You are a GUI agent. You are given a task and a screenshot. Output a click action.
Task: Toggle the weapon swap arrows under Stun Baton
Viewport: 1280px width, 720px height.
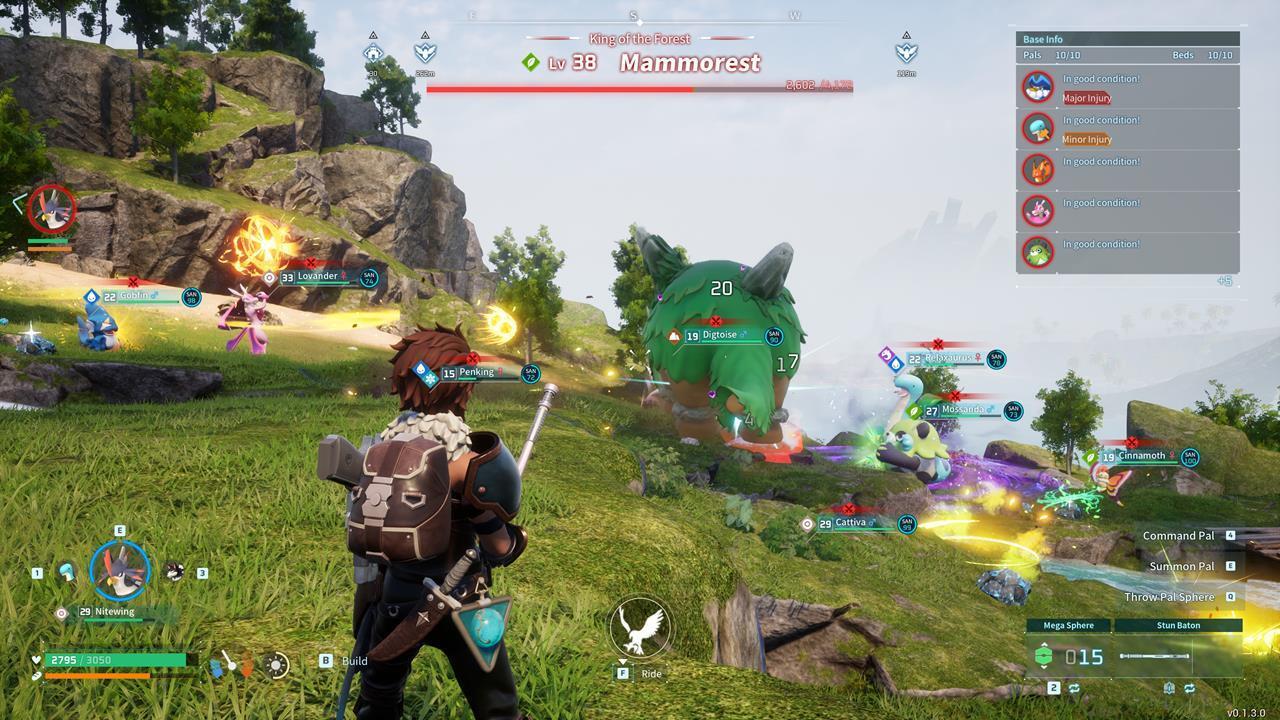point(1190,687)
